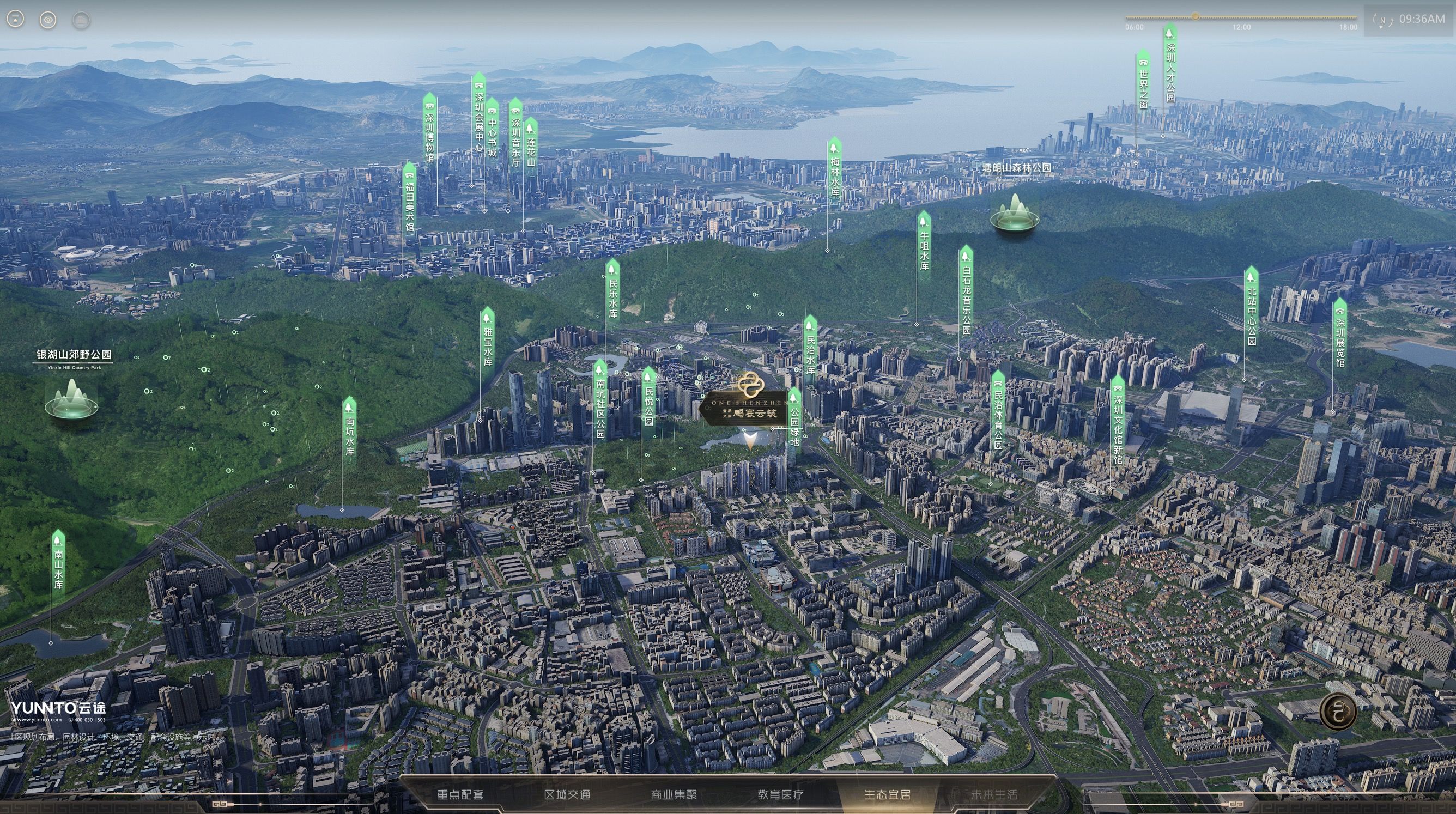Show the 教育医疗 category

tap(780, 794)
